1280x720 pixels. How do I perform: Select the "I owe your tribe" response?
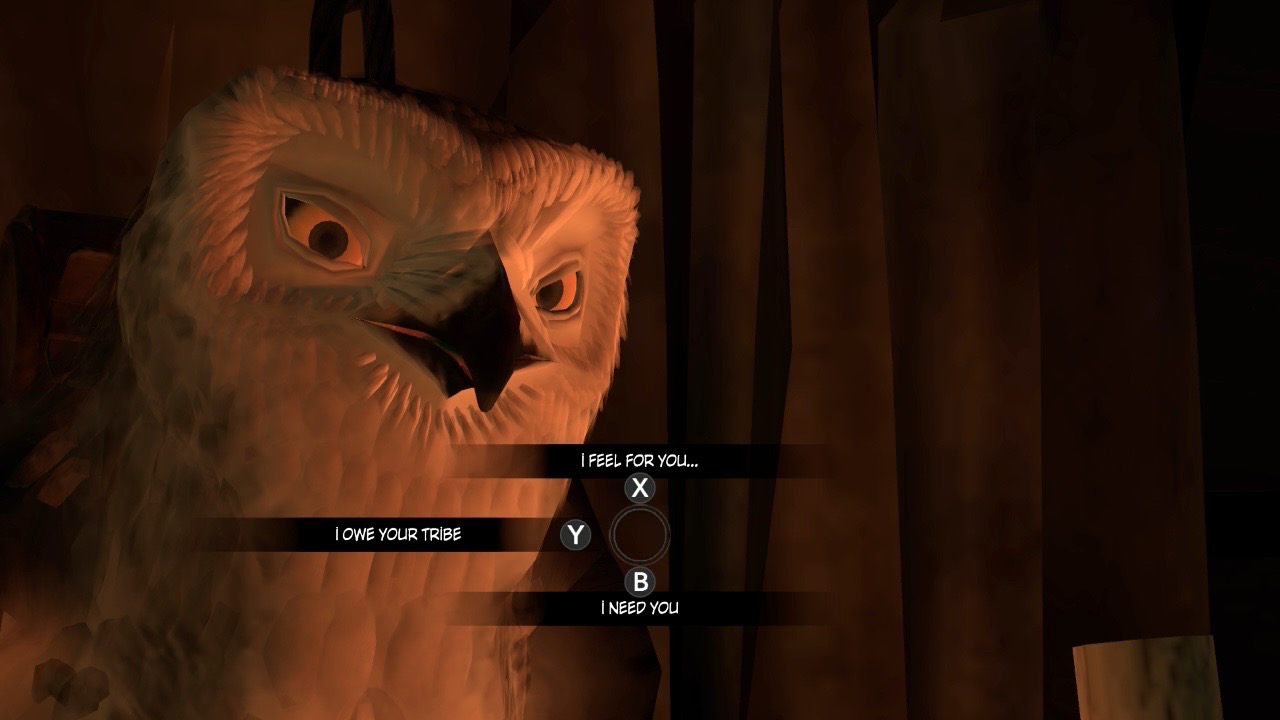(x=398, y=535)
